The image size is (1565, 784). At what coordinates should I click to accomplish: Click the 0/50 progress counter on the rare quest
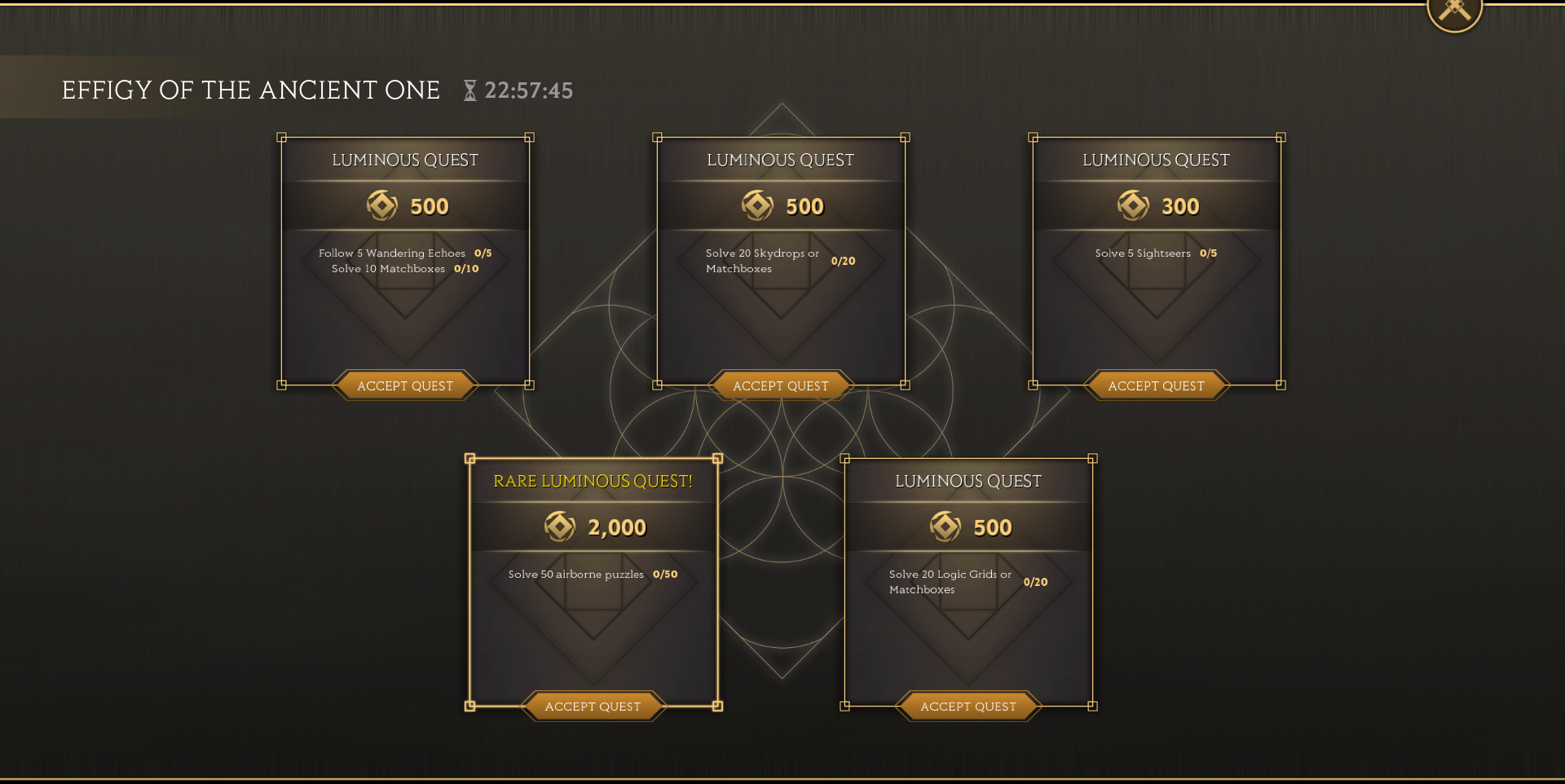pos(665,574)
